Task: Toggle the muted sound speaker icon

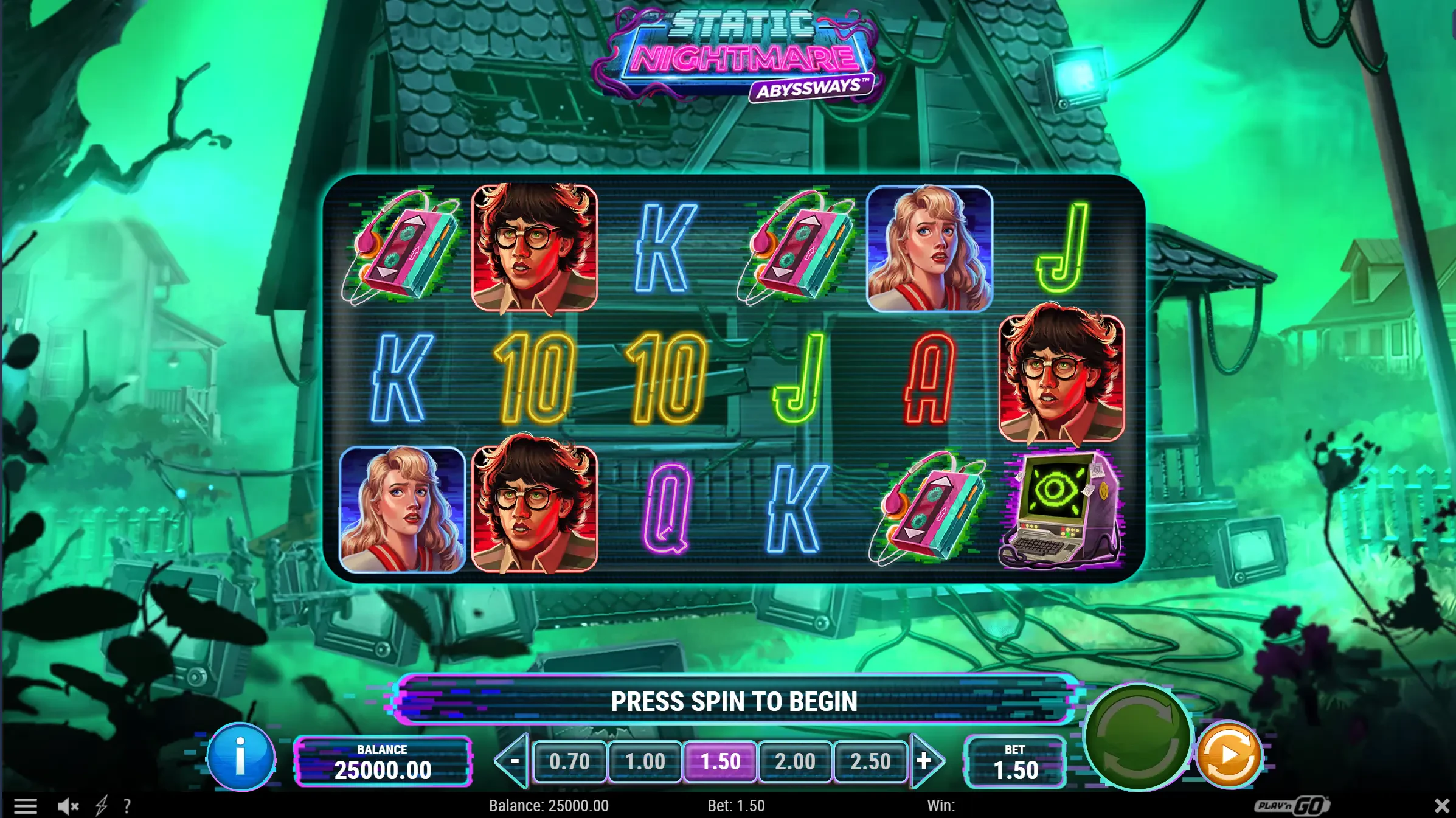Action: click(x=68, y=806)
